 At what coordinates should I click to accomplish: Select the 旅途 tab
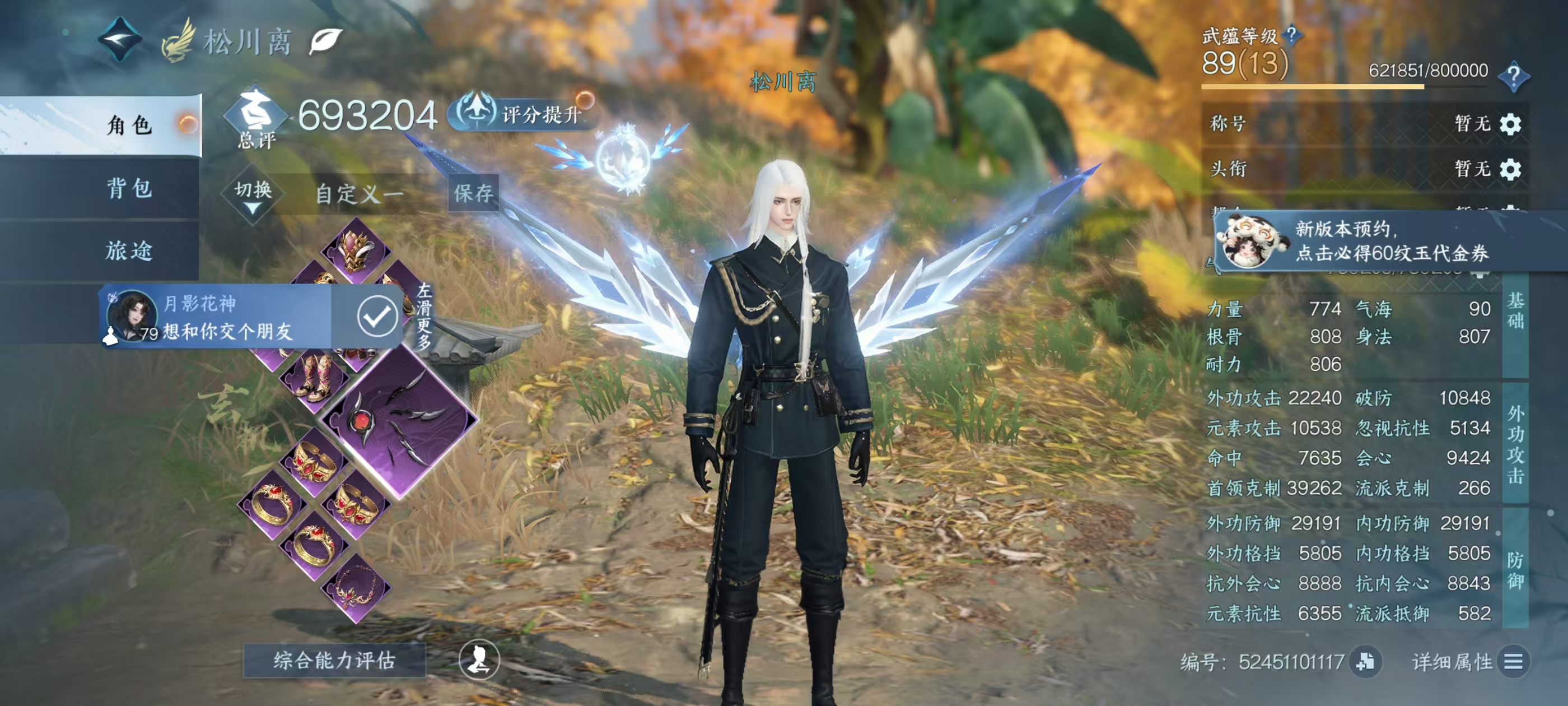129,250
